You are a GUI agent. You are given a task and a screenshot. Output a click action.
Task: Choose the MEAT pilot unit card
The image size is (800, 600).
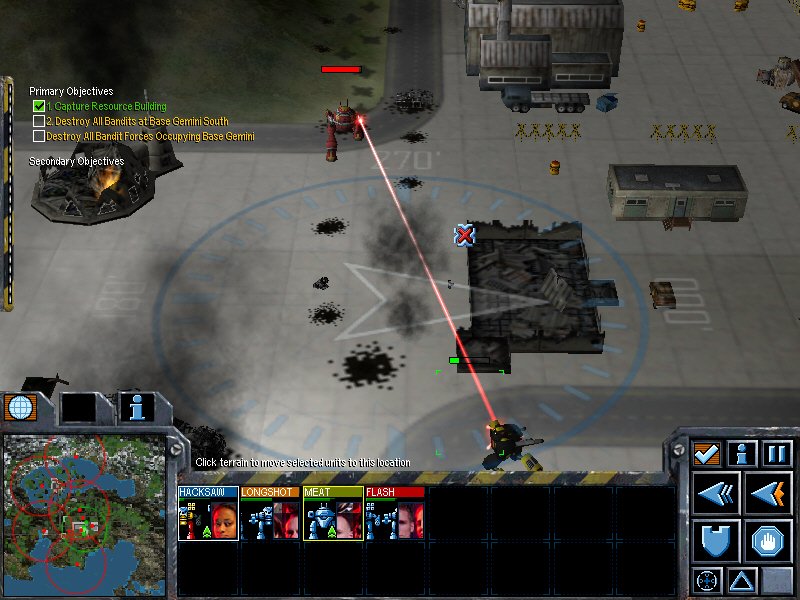click(332, 514)
